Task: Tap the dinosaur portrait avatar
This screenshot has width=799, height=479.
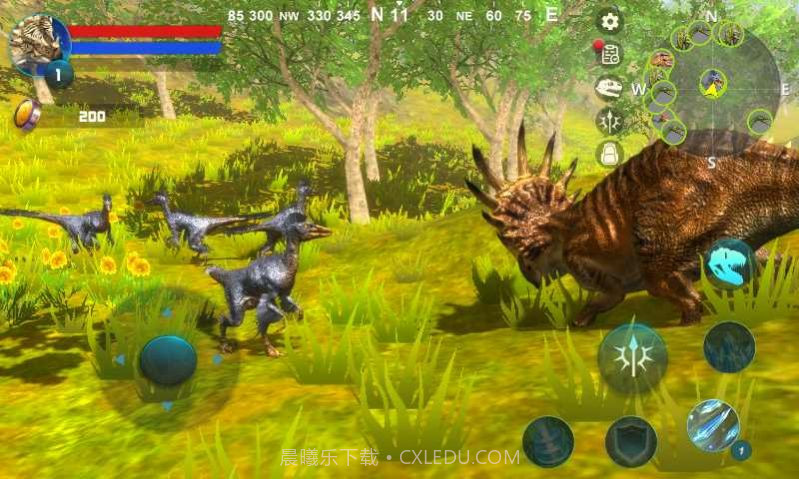Action: tap(38, 42)
